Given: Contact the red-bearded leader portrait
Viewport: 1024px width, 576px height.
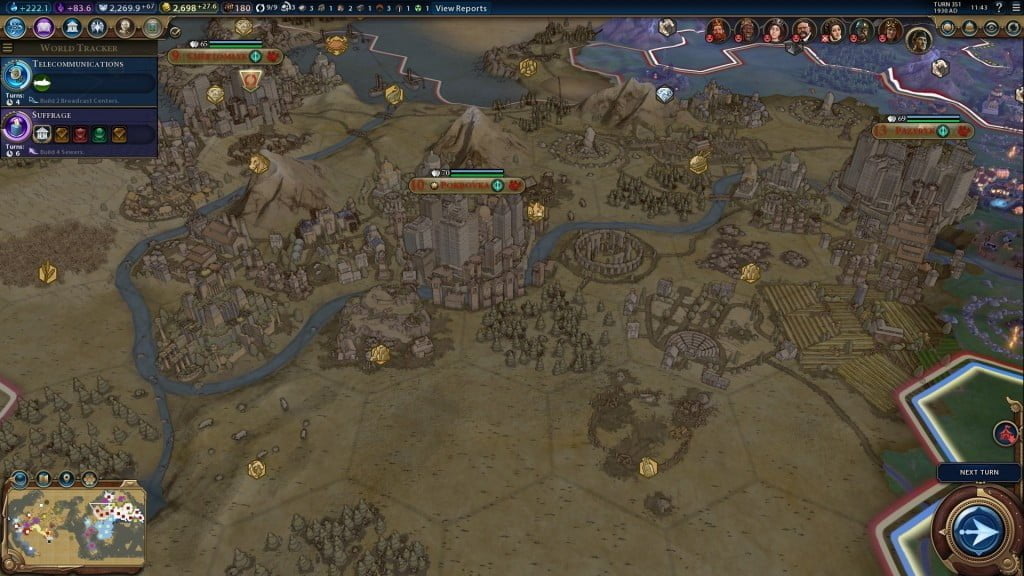Looking at the screenshot, I should click(x=718, y=29).
